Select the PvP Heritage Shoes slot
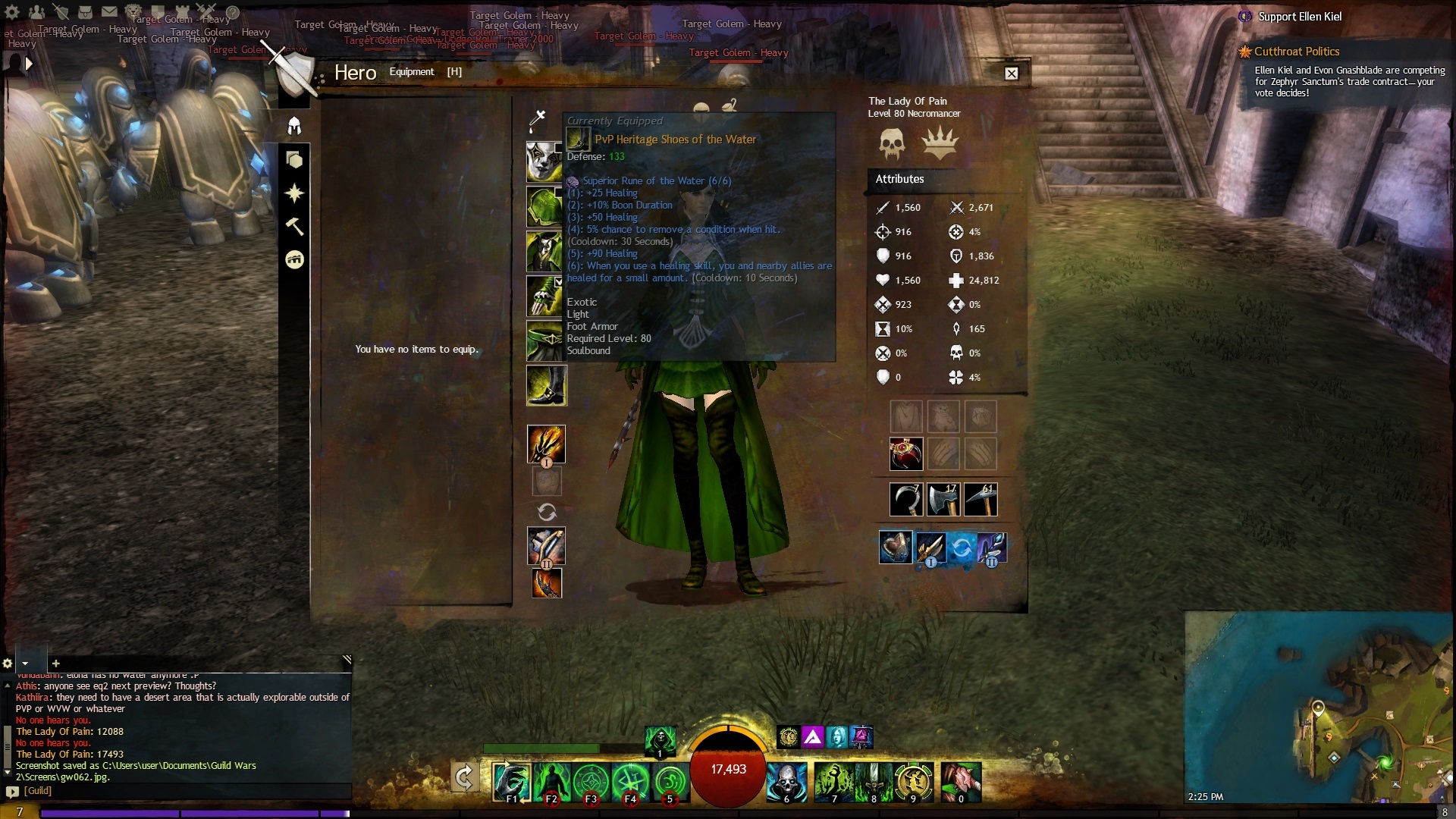1456x819 pixels. click(x=546, y=385)
